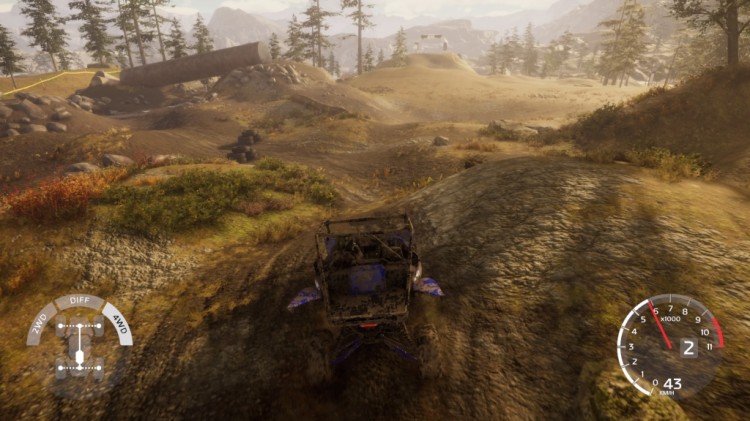Click the vehicle drivetrain diagram icon
750x421 pixels.
(79, 349)
